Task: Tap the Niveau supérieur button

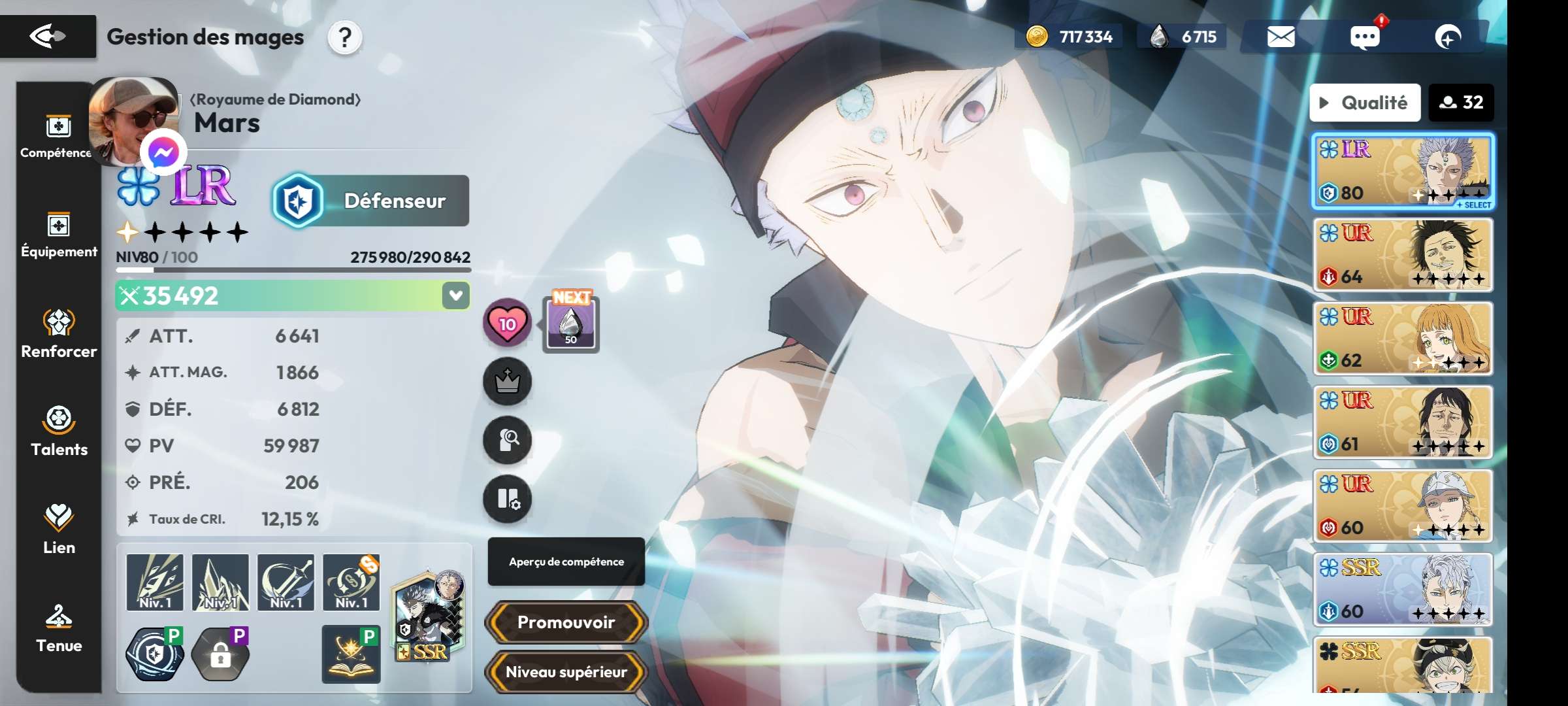Action: coord(566,672)
